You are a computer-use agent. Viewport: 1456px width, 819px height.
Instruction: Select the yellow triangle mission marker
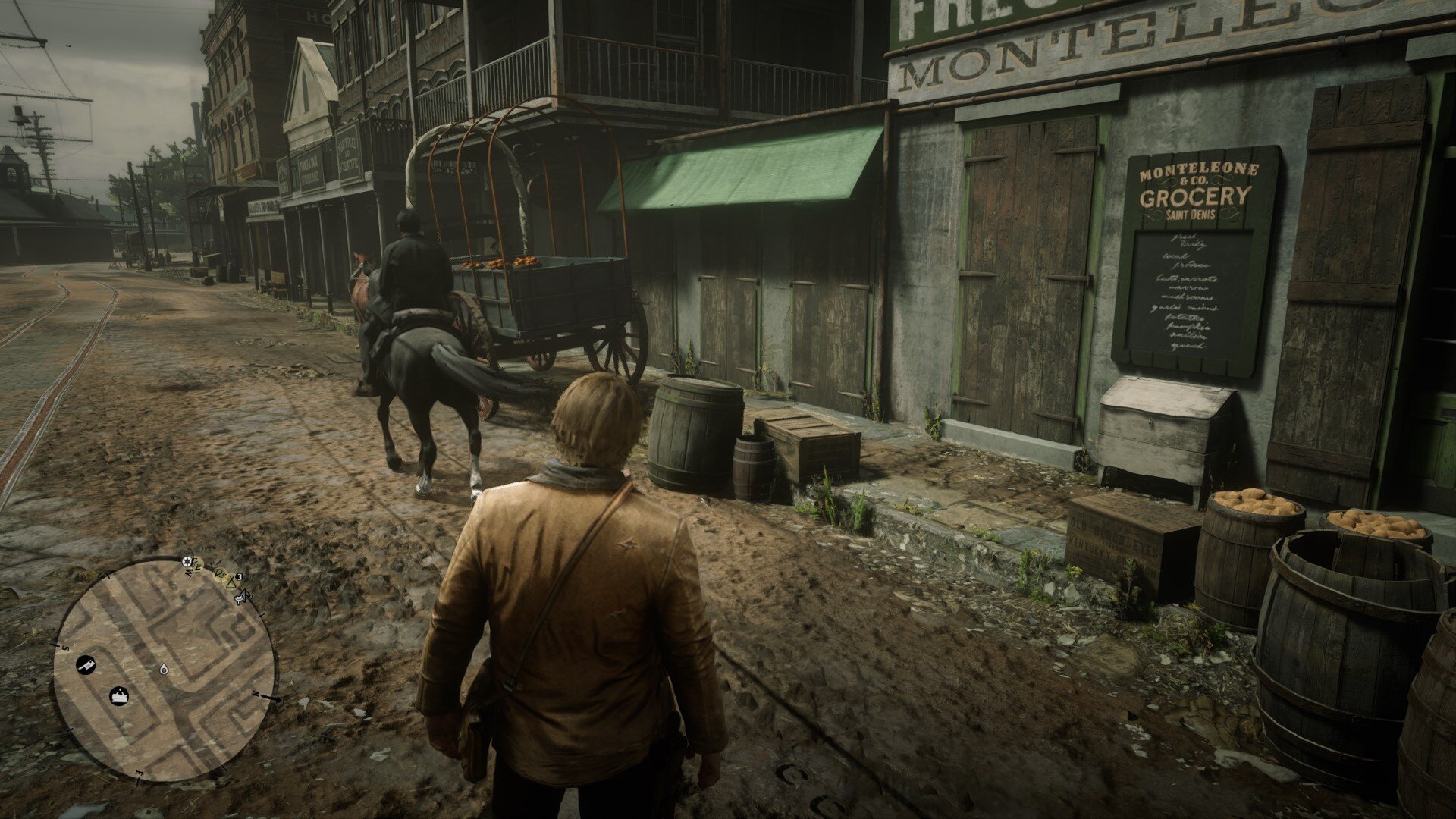tap(231, 582)
